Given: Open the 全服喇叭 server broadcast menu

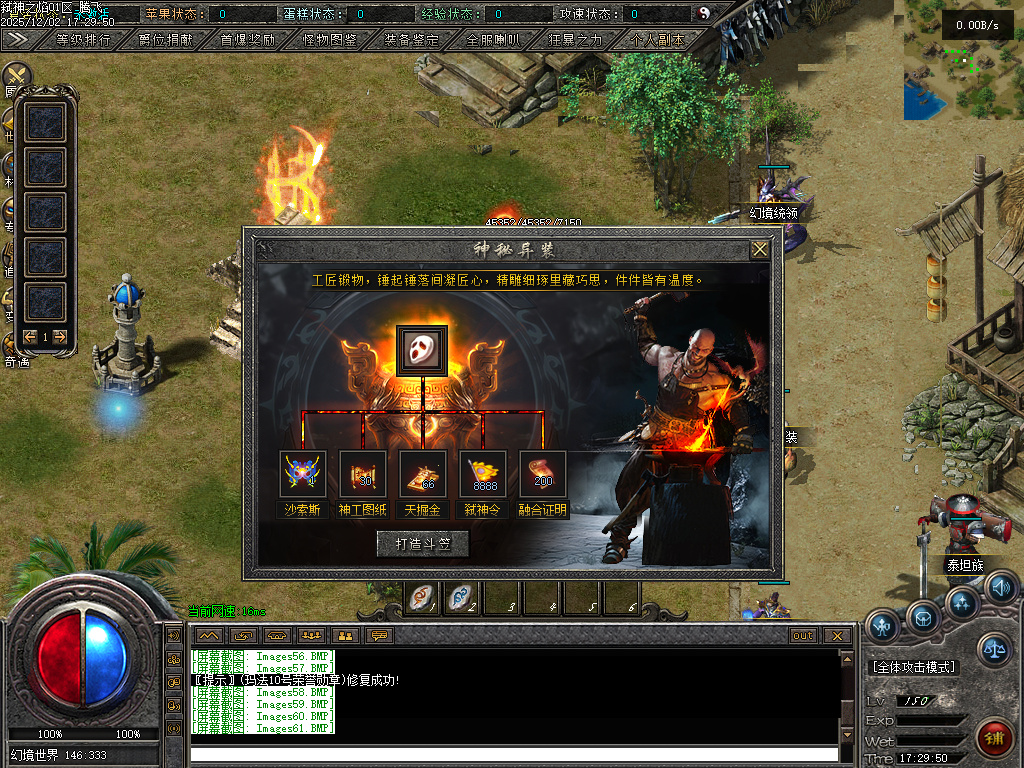Looking at the screenshot, I should (493, 40).
